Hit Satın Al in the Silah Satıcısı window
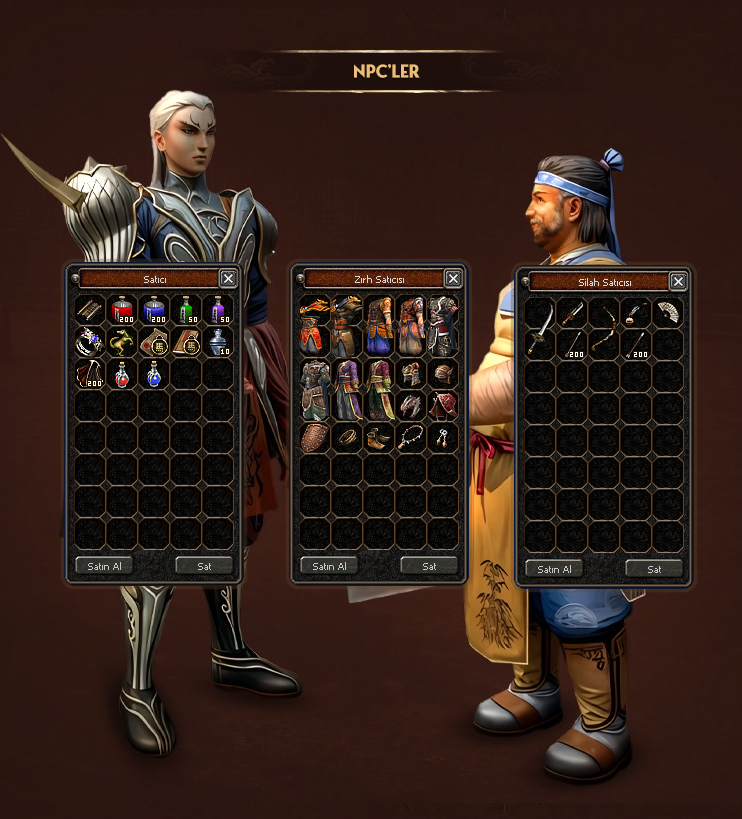 click(554, 570)
